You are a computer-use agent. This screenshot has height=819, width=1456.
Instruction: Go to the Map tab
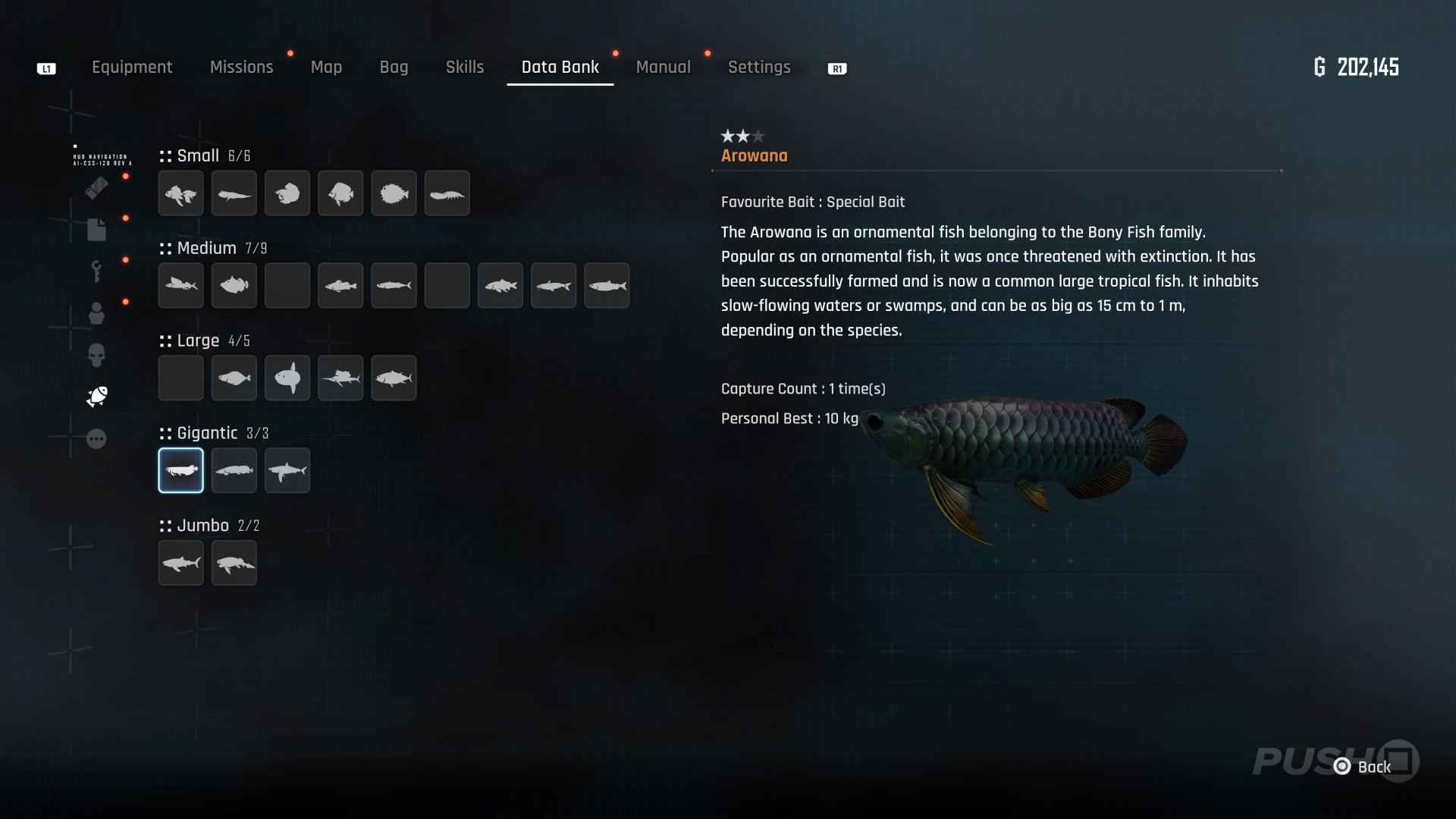[x=326, y=67]
